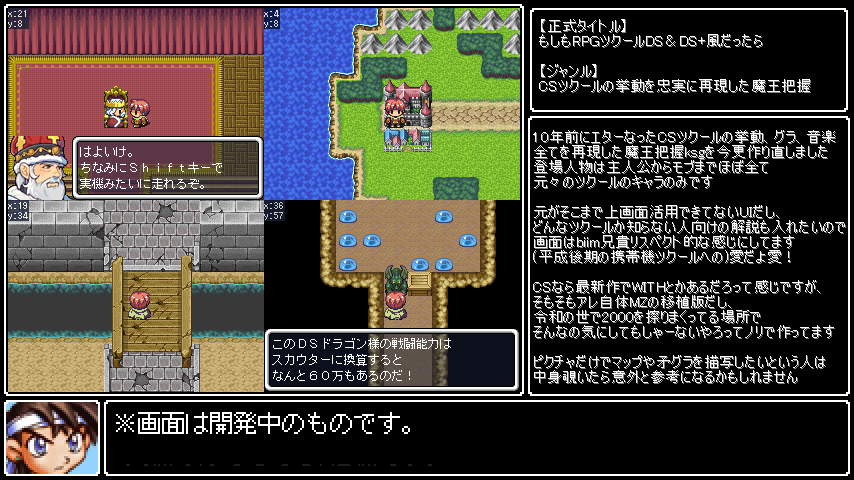
Task: Advance the "画面は開発中" message window
Action: [x=476, y=437]
